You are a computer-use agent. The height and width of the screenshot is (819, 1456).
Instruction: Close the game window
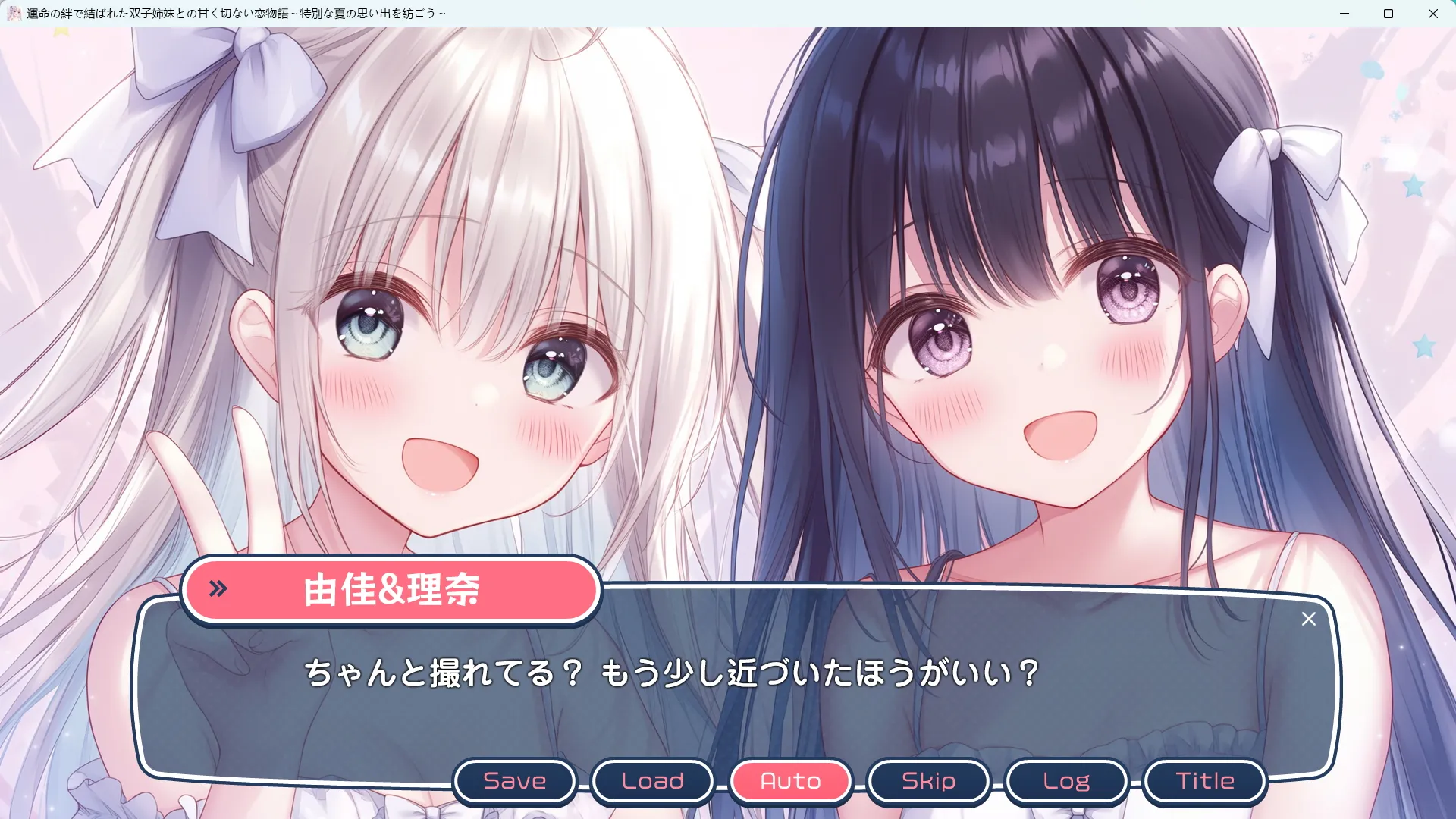1433,14
